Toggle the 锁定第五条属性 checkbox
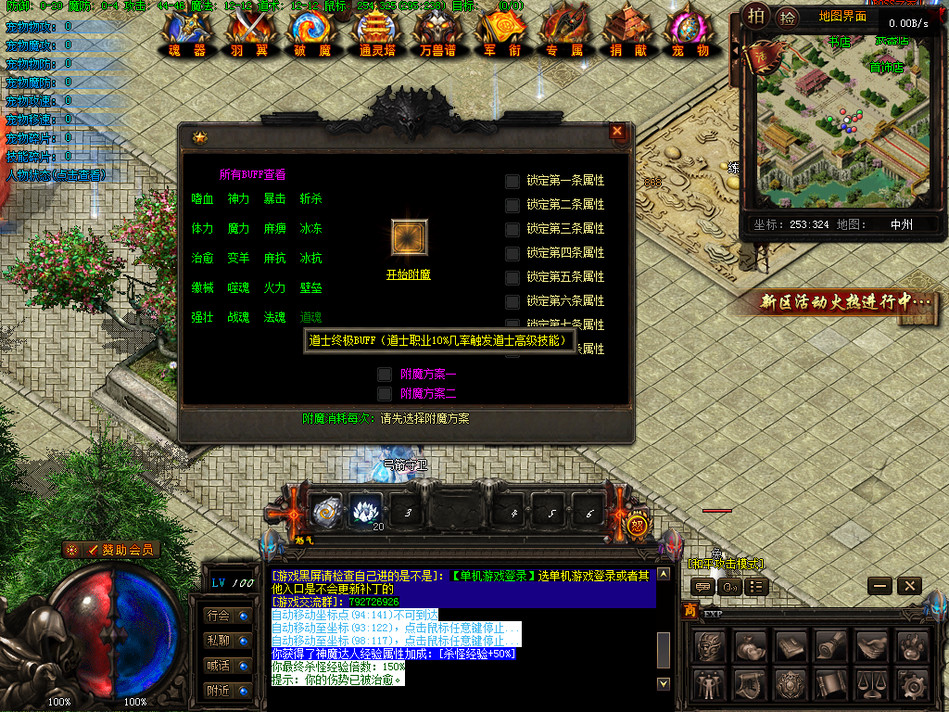 512,277
